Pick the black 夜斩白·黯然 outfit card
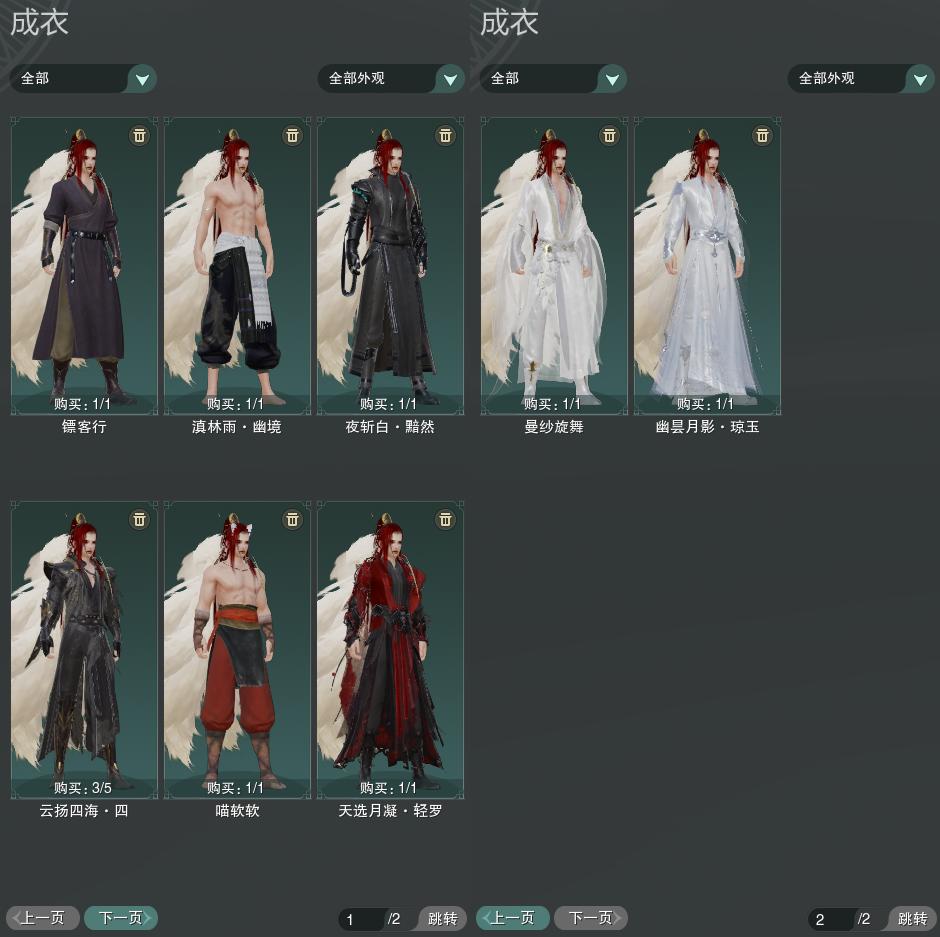This screenshot has width=940, height=937. click(390, 265)
